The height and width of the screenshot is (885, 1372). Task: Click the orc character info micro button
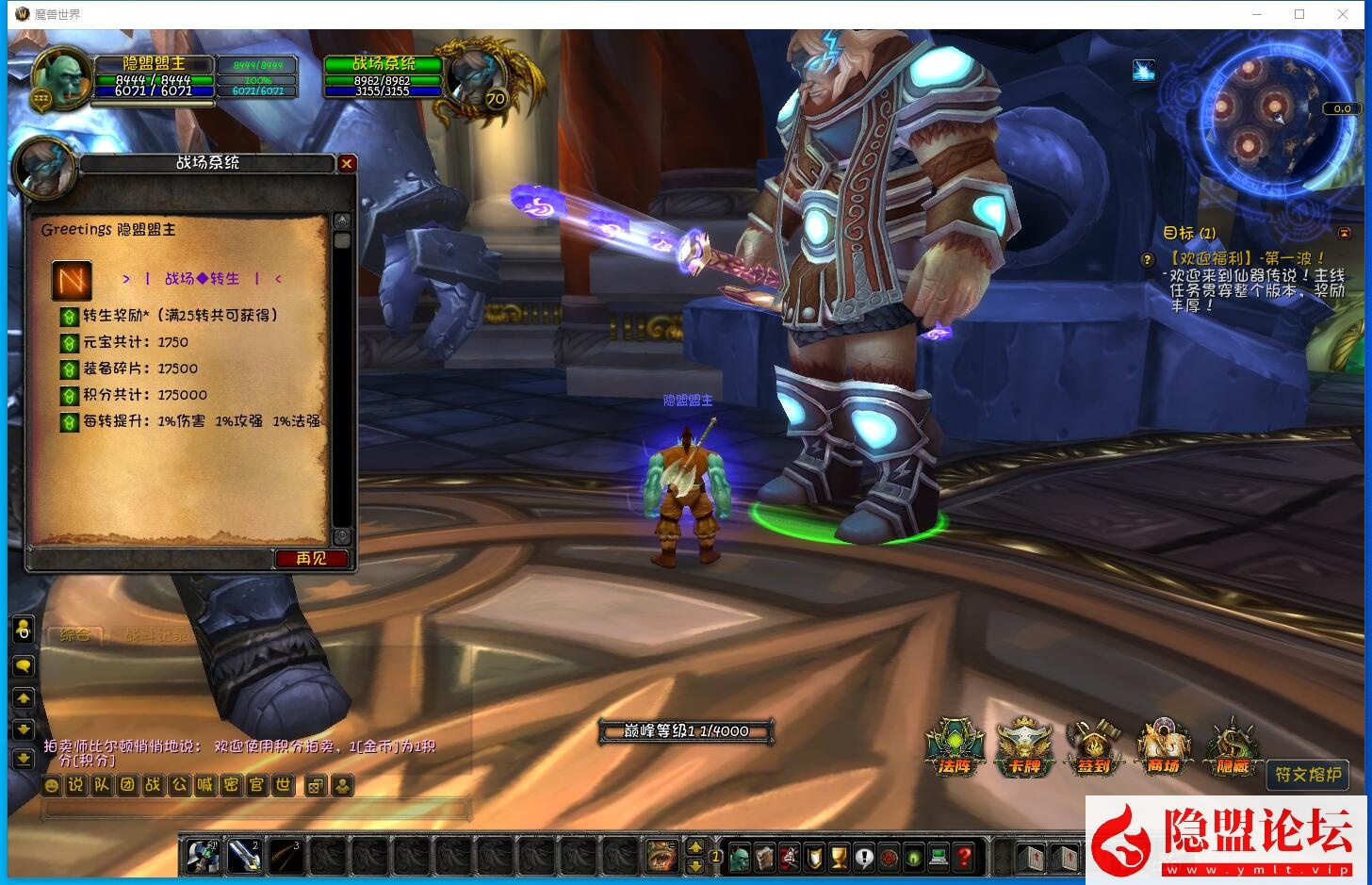pyautogui.click(x=740, y=858)
